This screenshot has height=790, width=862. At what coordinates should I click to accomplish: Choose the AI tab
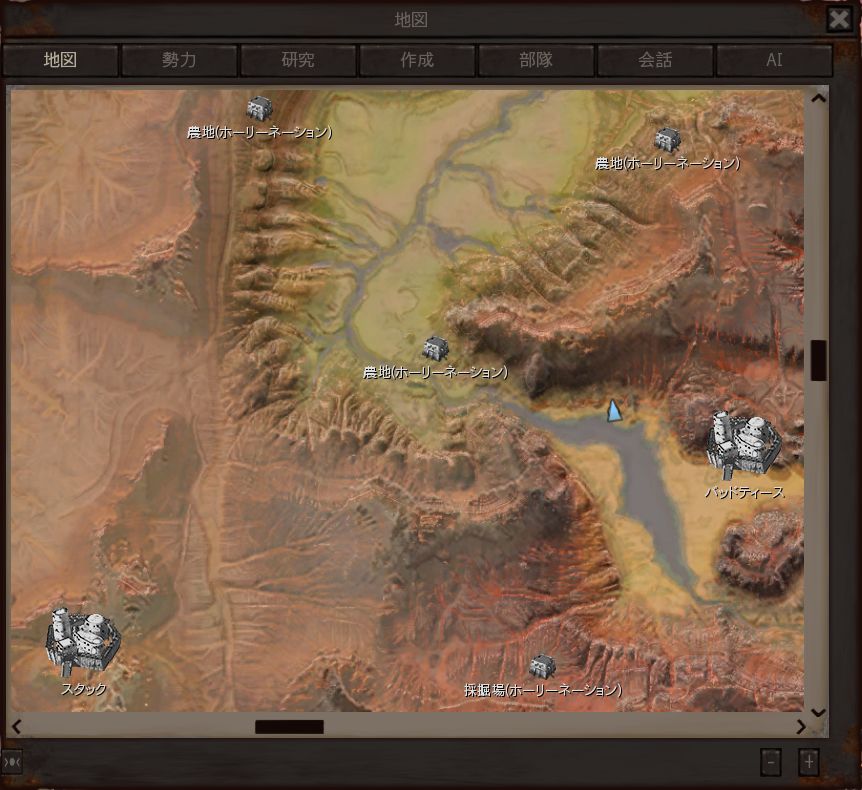point(774,60)
